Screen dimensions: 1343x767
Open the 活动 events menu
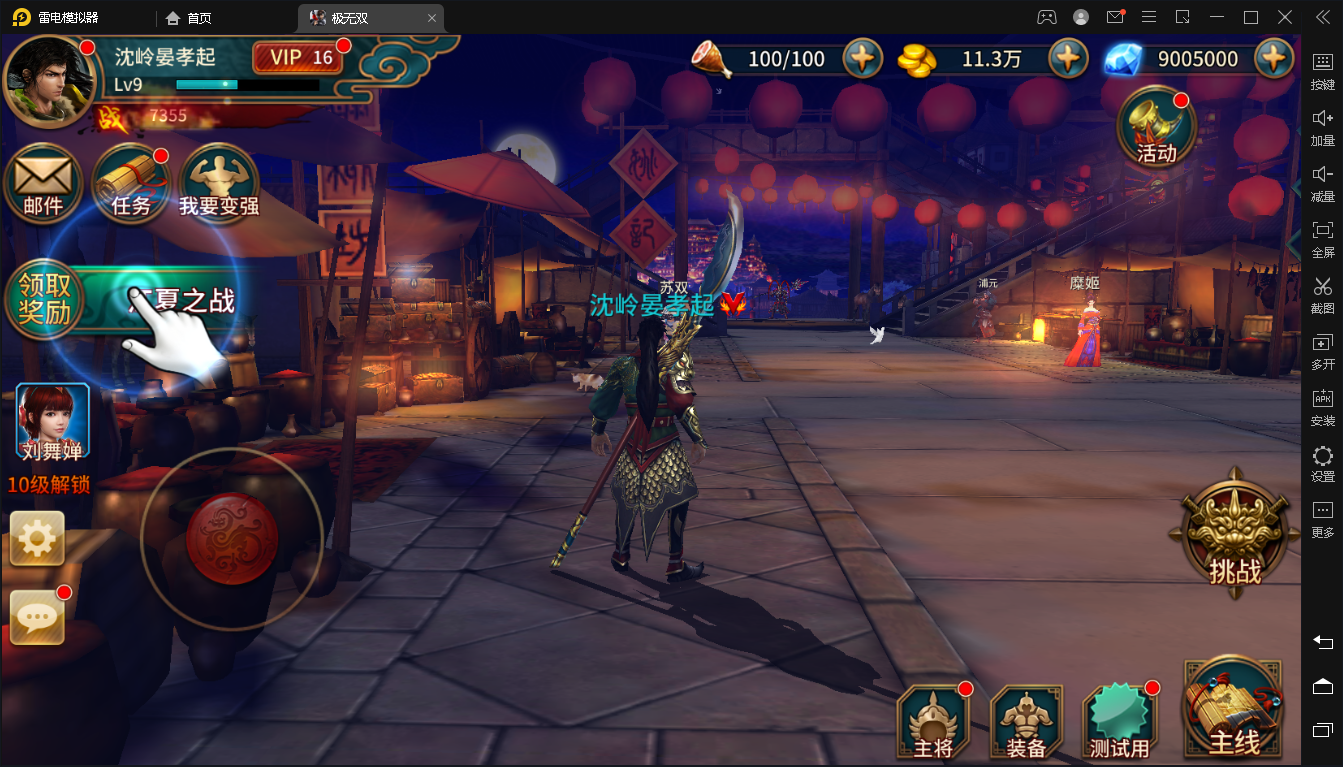pos(1157,128)
